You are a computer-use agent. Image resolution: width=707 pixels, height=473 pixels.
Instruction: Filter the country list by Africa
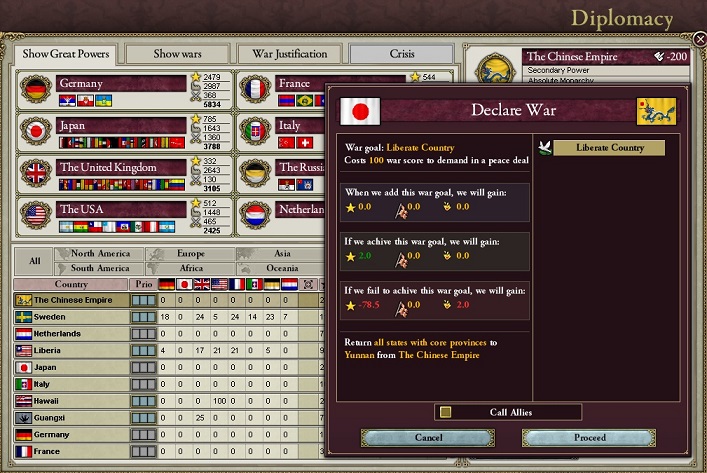point(191,268)
